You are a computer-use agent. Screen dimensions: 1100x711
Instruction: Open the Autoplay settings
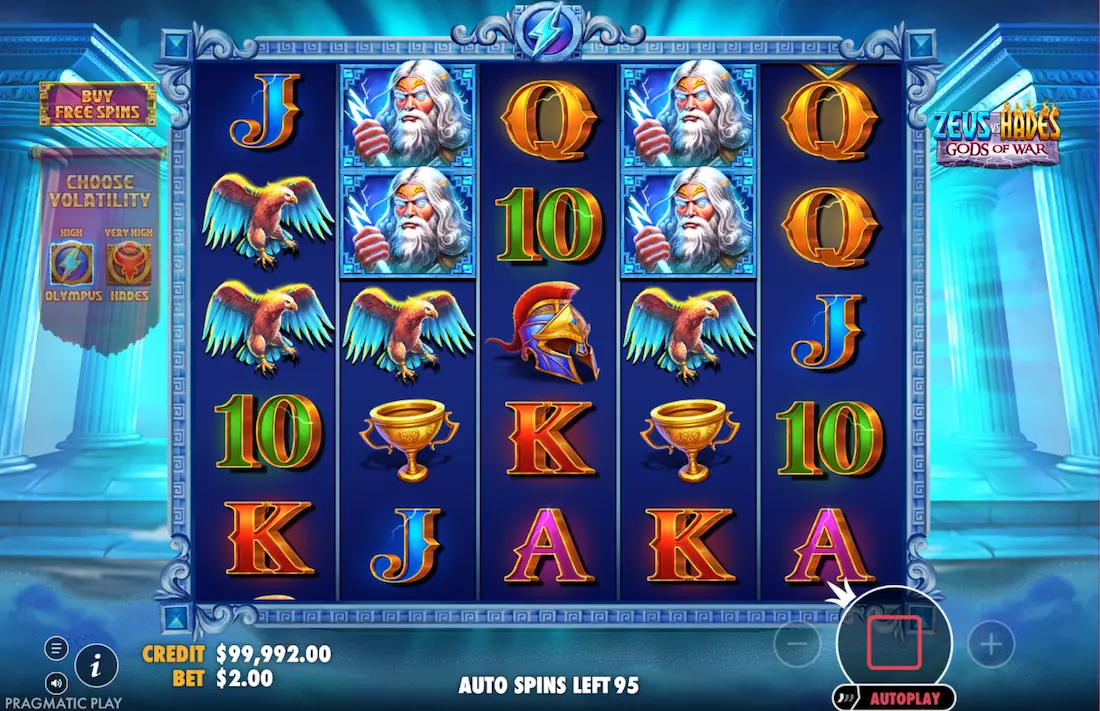click(894, 698)
